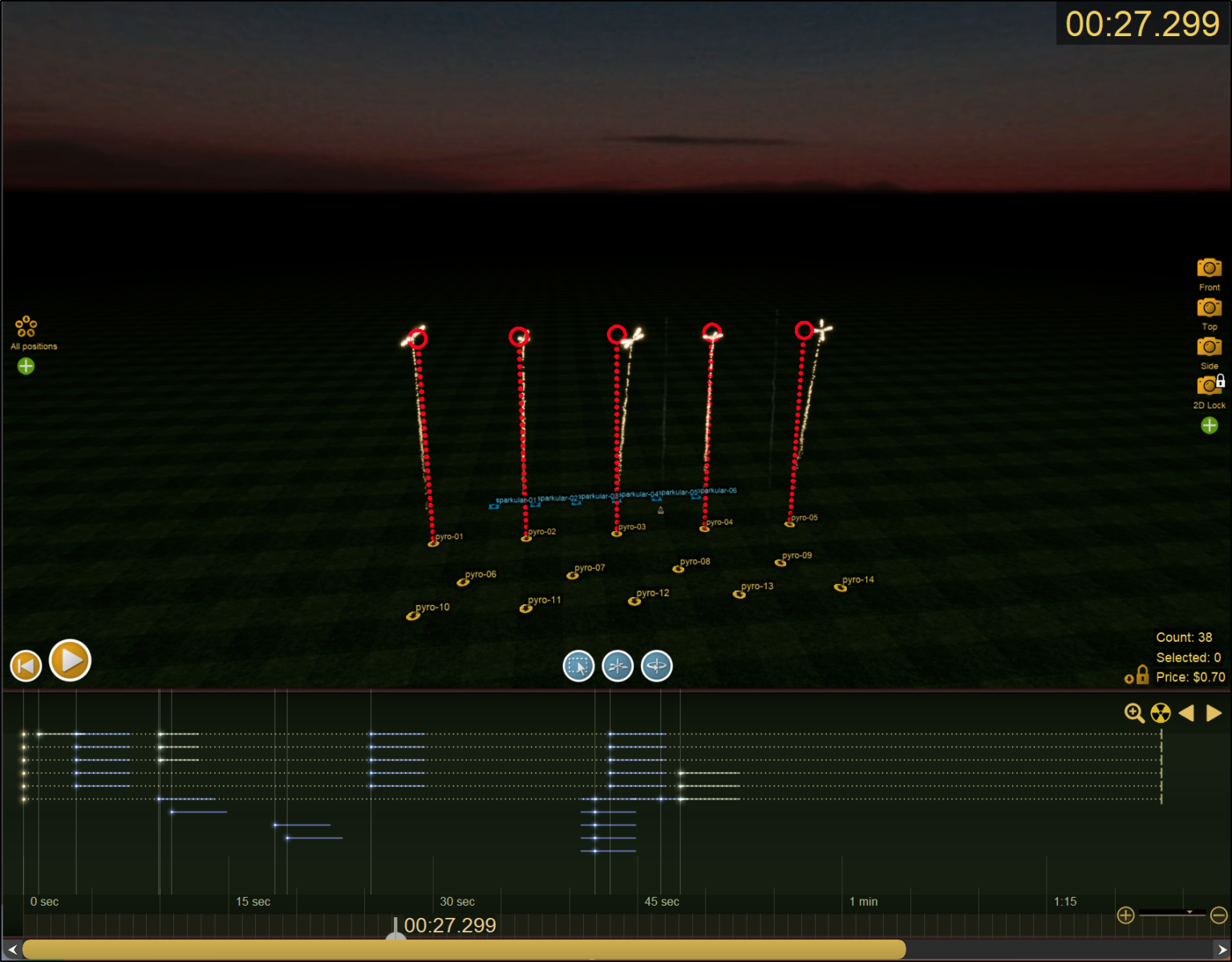Start playback with the large play button
The image size is (1232, 962).
coord(70,660)
